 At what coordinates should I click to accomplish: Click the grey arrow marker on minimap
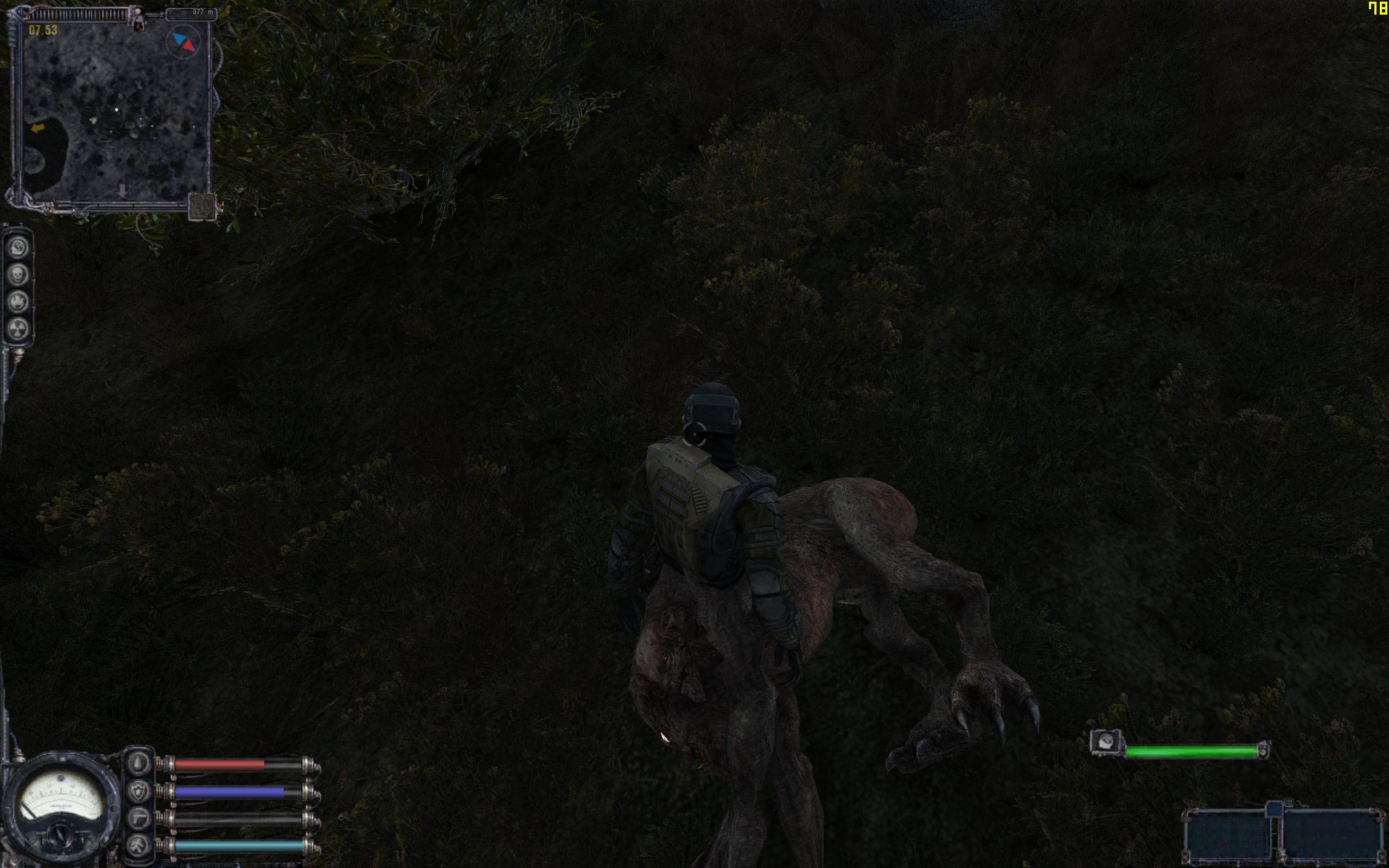[x=122, y=190]
